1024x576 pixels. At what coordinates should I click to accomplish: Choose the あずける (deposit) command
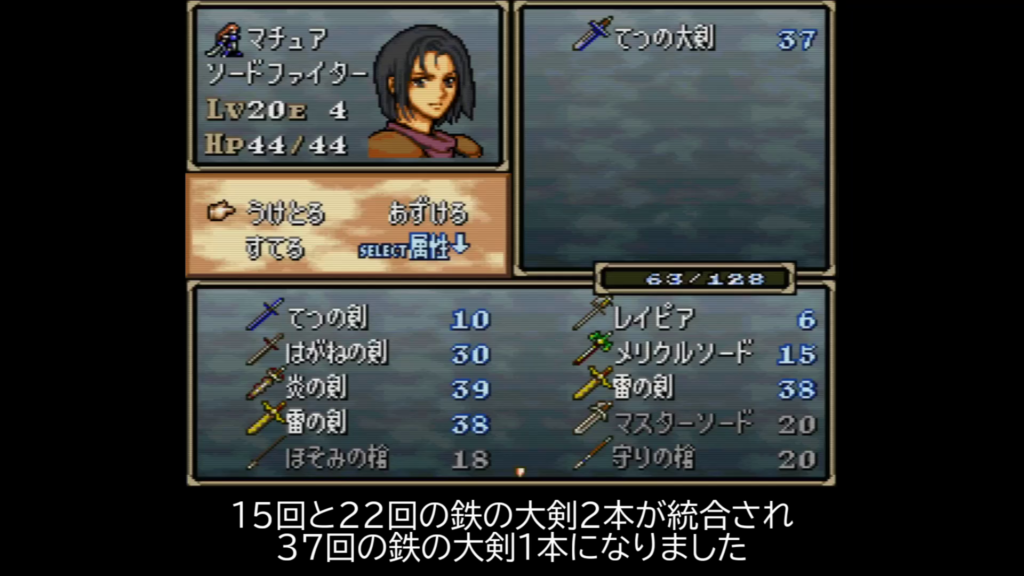(x=427, y=212)
